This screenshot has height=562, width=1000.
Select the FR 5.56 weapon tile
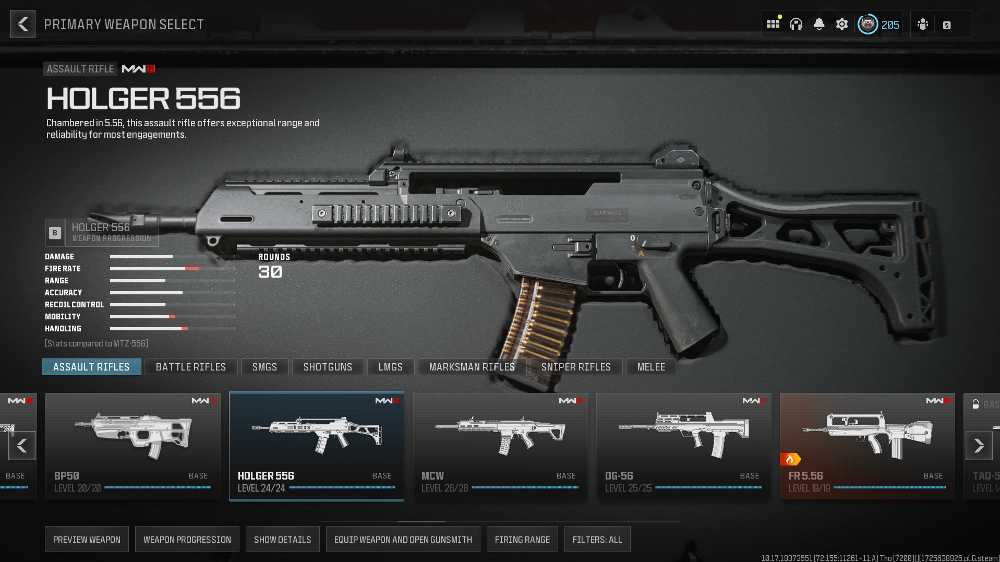click(x=867, y=445)
